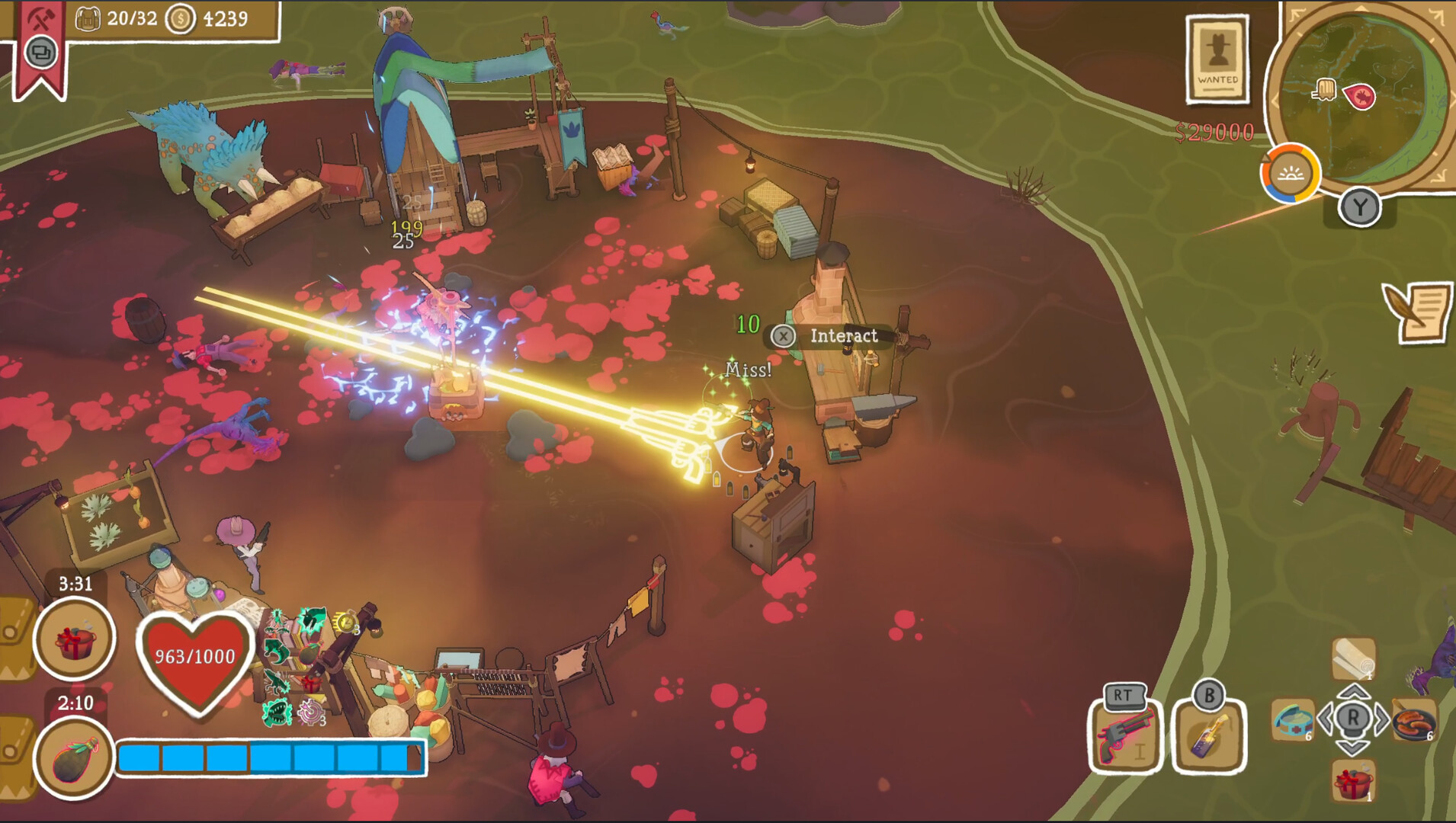Click the gold coin currency icon

pos(181,18)
